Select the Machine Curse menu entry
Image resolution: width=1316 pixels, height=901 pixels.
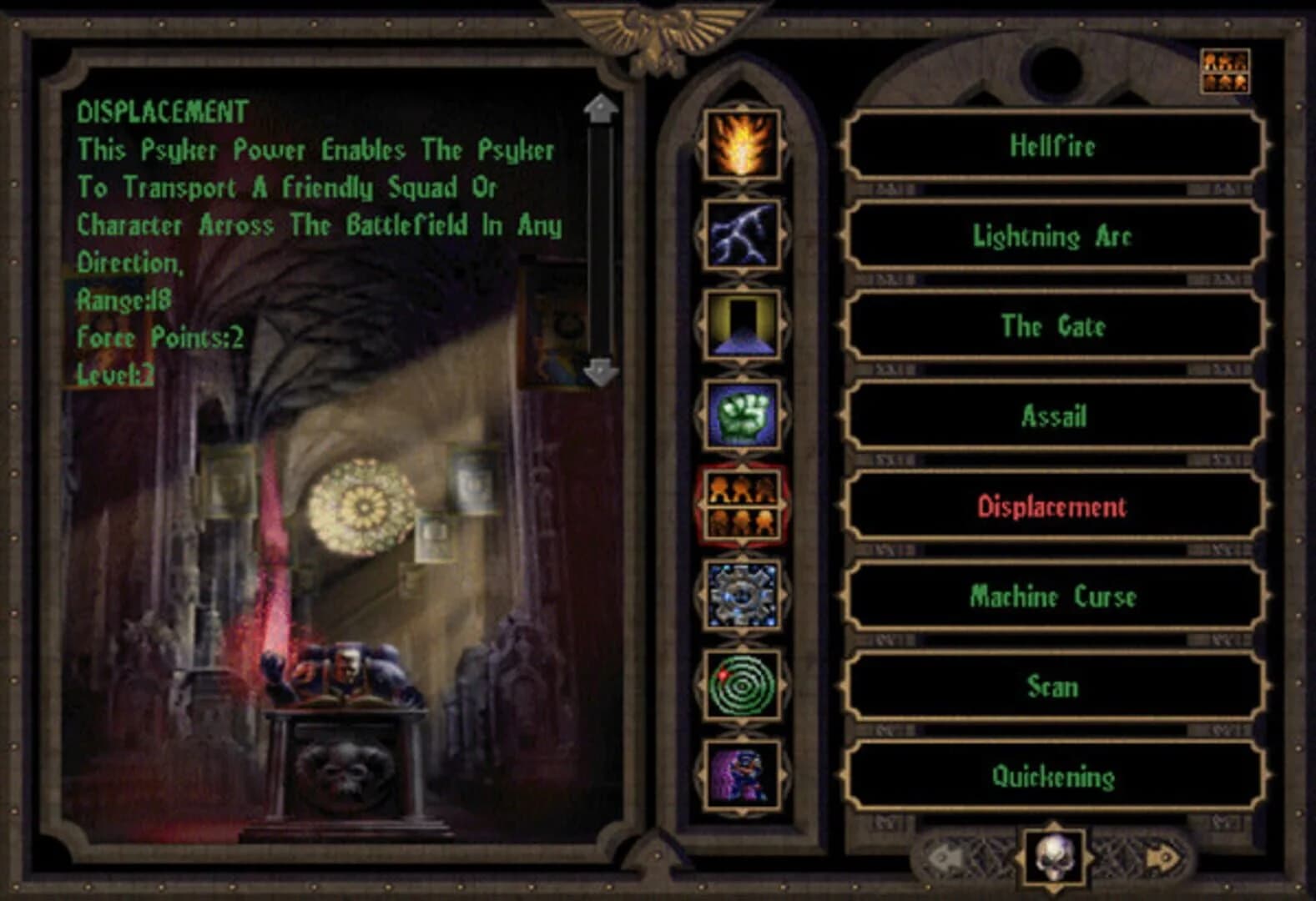(x=1051, y=596)
